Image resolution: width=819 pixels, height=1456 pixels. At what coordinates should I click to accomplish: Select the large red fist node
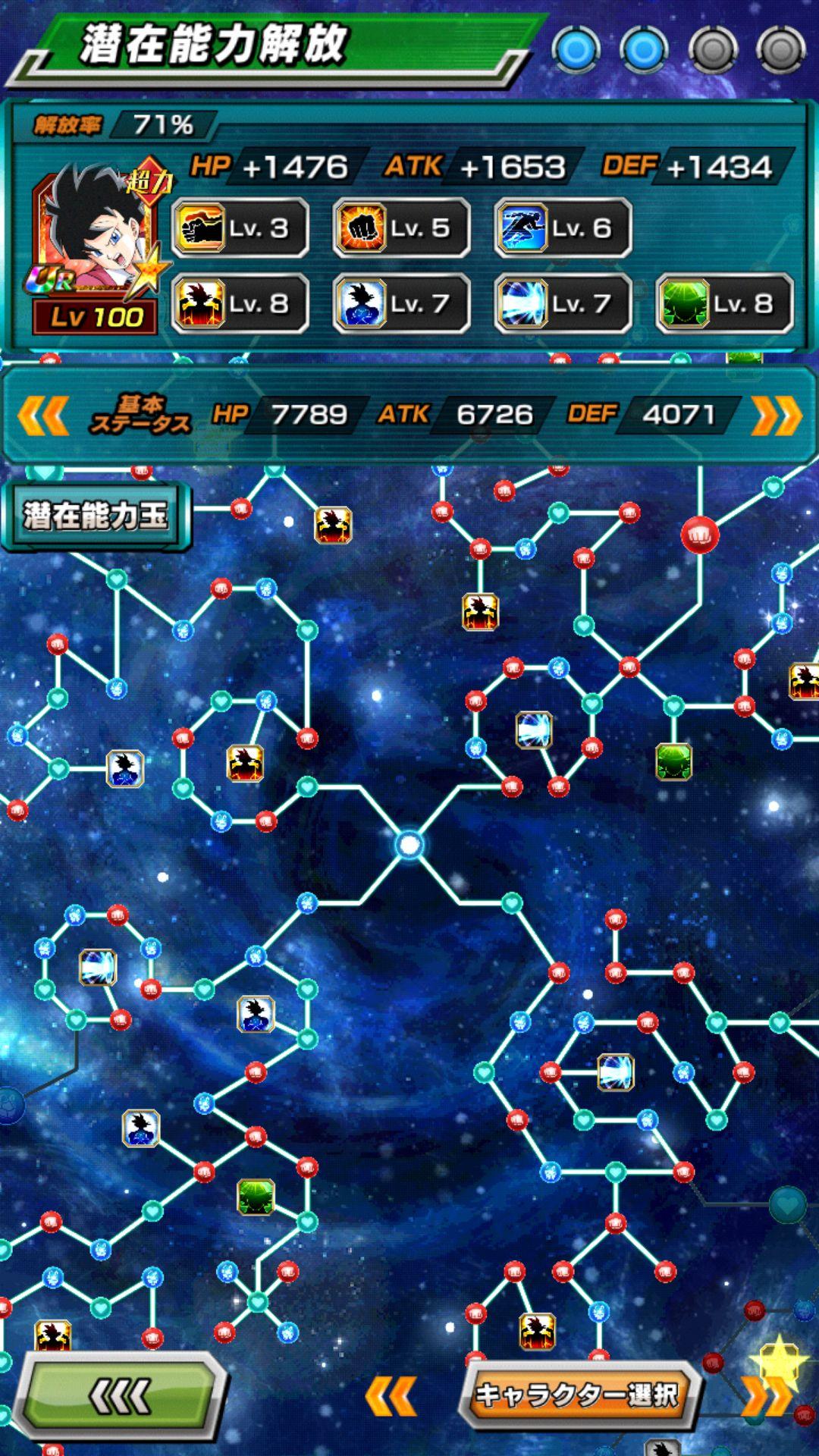[x=699, y=535]
